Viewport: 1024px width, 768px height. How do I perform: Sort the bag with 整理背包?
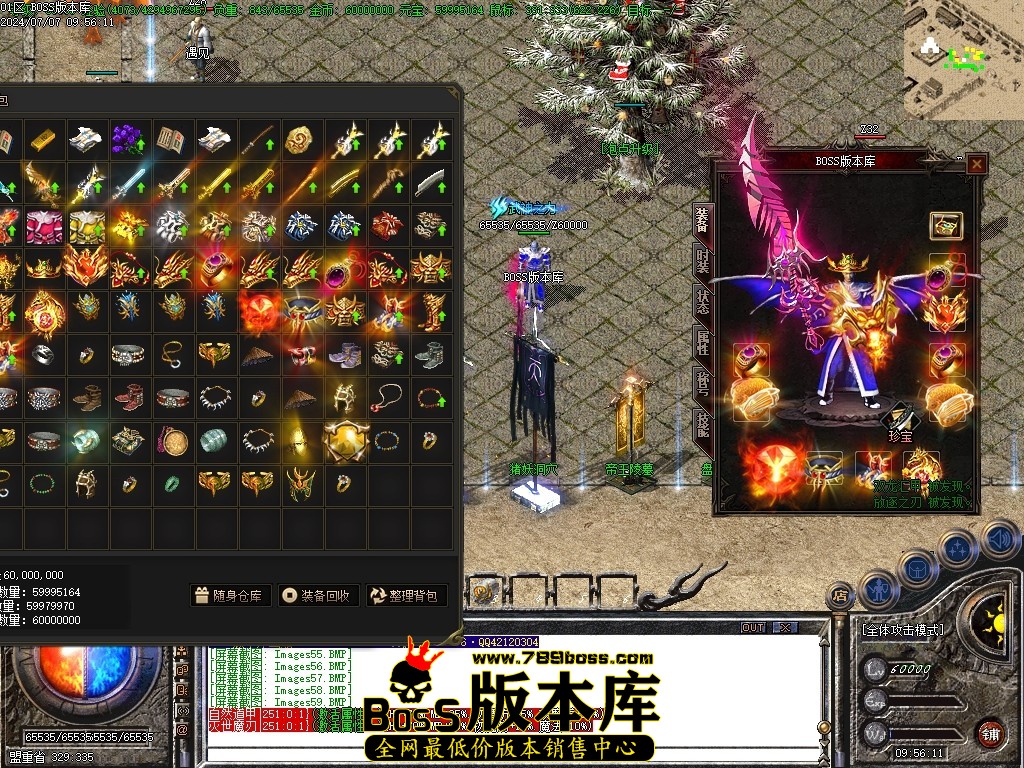[406, 596]
